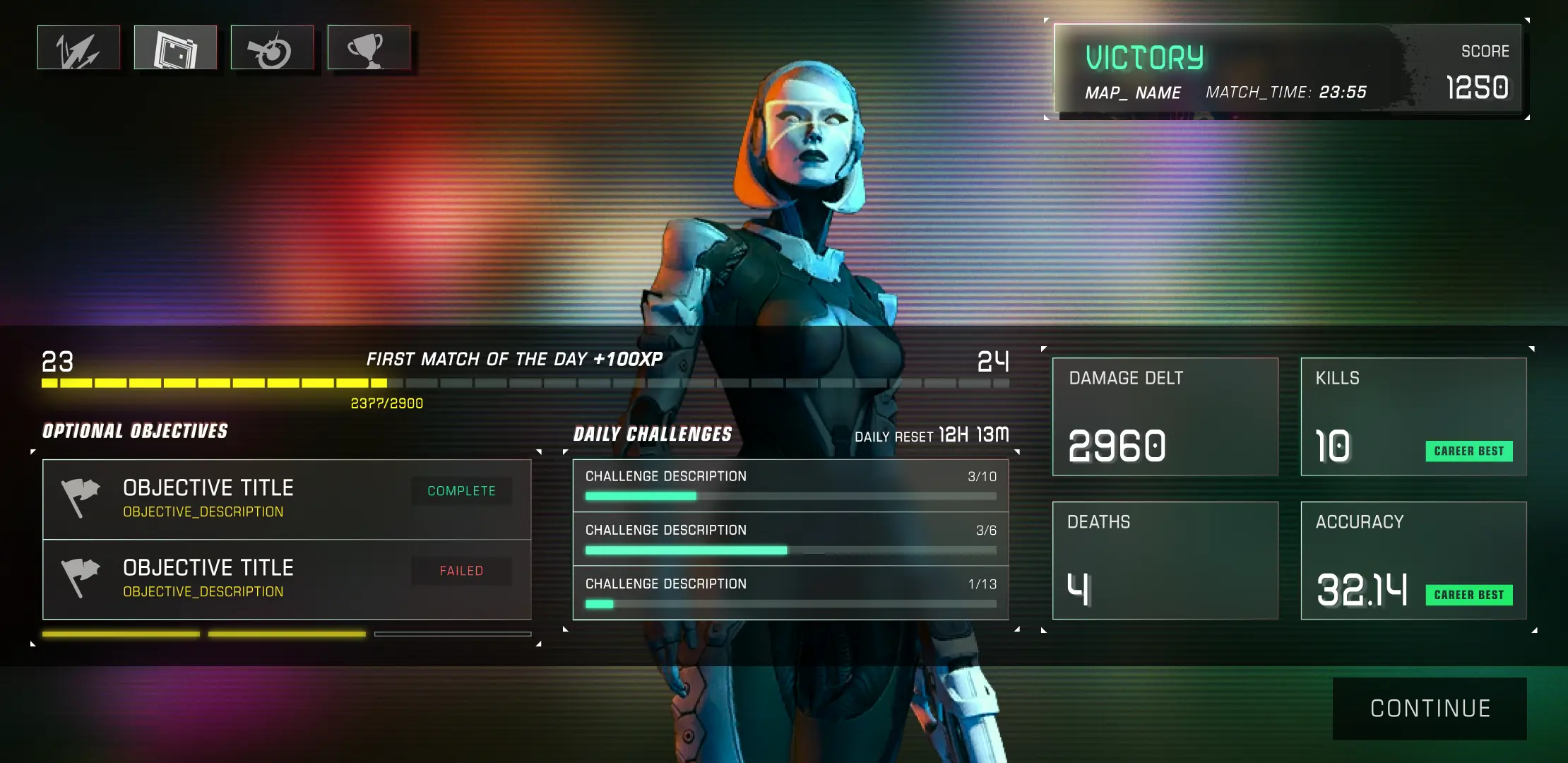1568x763 pixels.
Task: Select the failed optional objective row
Action: pos(287,579)
